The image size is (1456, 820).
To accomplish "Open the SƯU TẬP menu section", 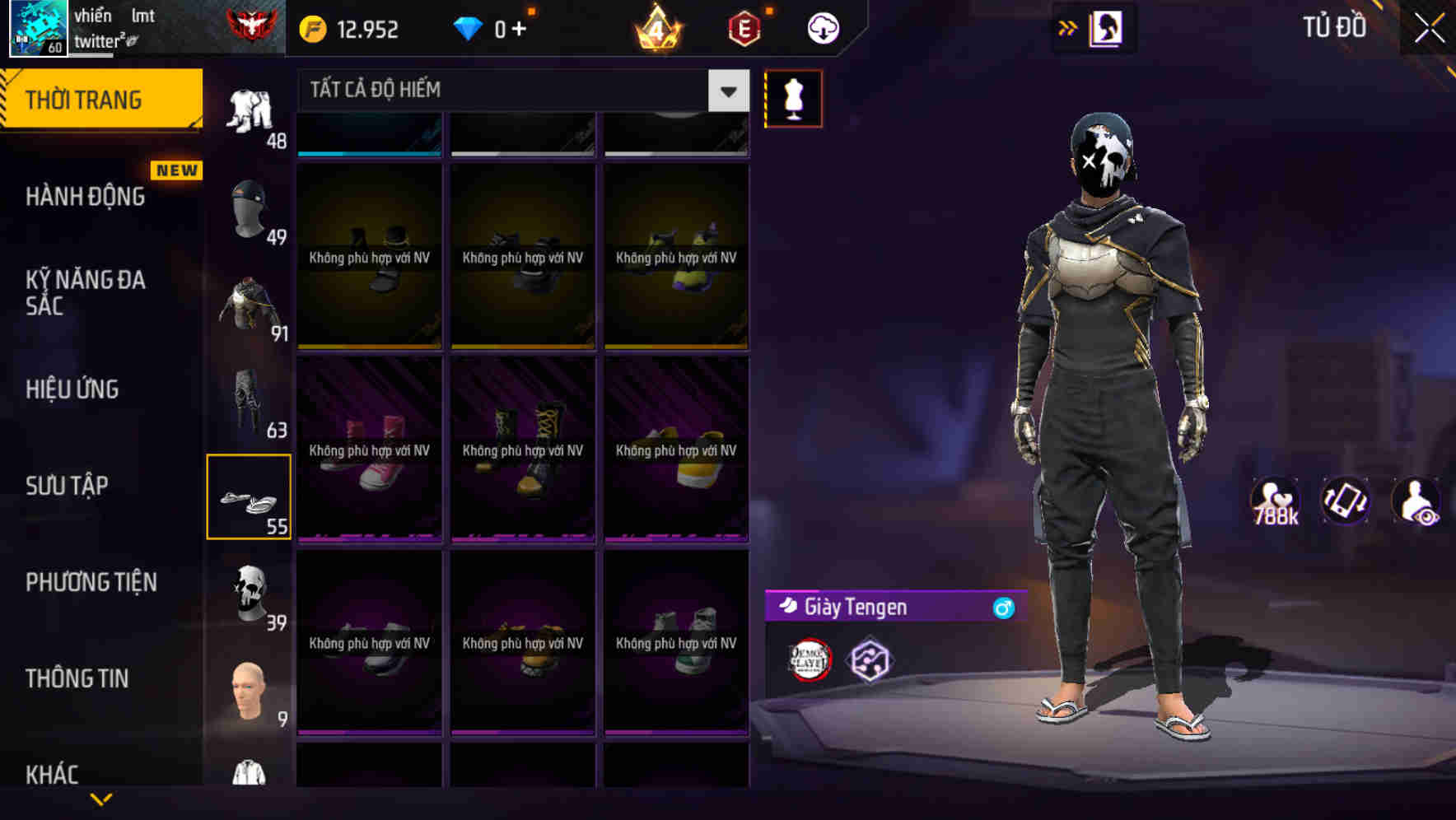I will click(66, 486).
